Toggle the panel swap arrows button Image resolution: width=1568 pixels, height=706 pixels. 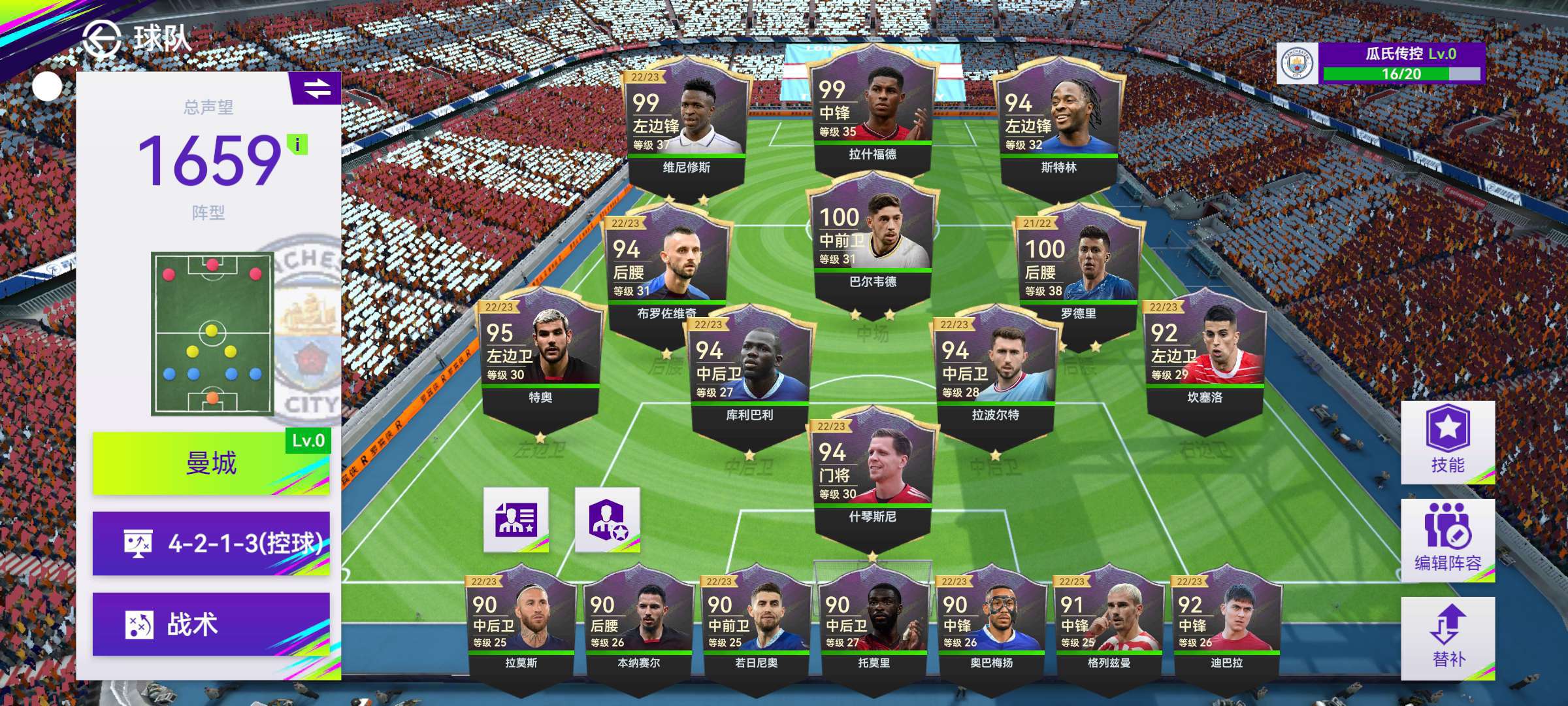point(317,88)
